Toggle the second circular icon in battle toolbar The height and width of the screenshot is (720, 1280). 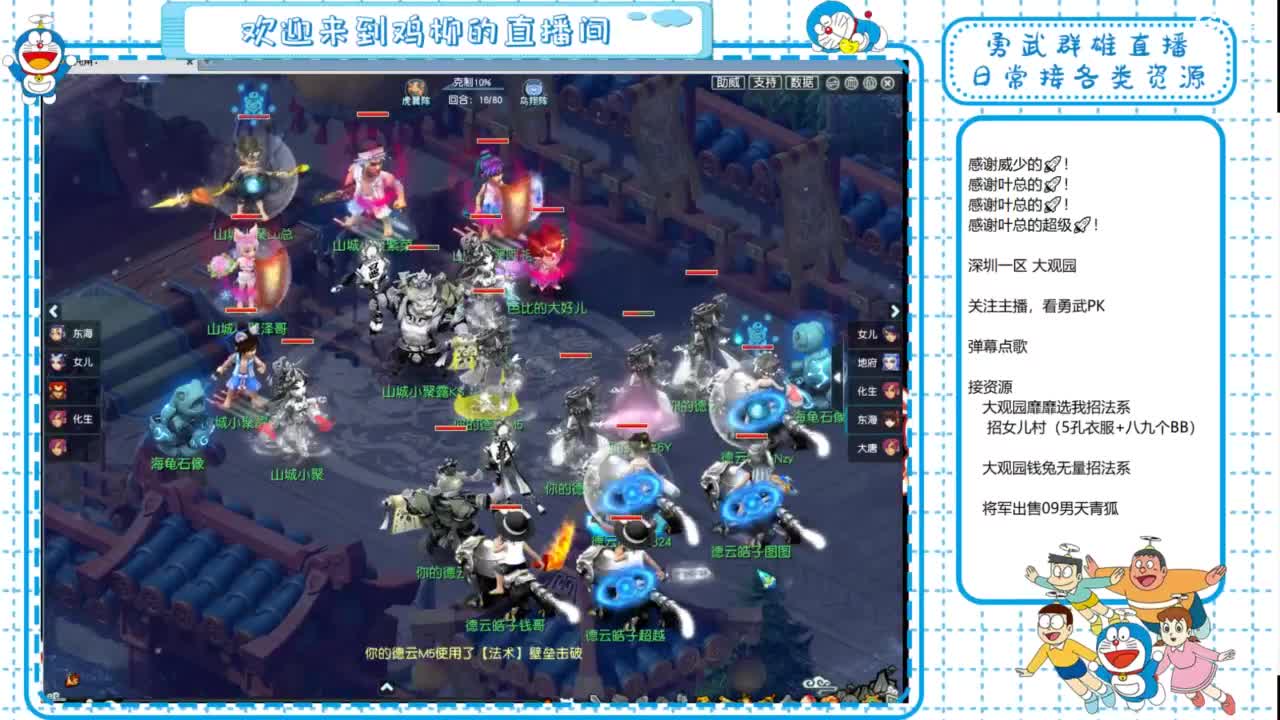(x=851, y=85)
